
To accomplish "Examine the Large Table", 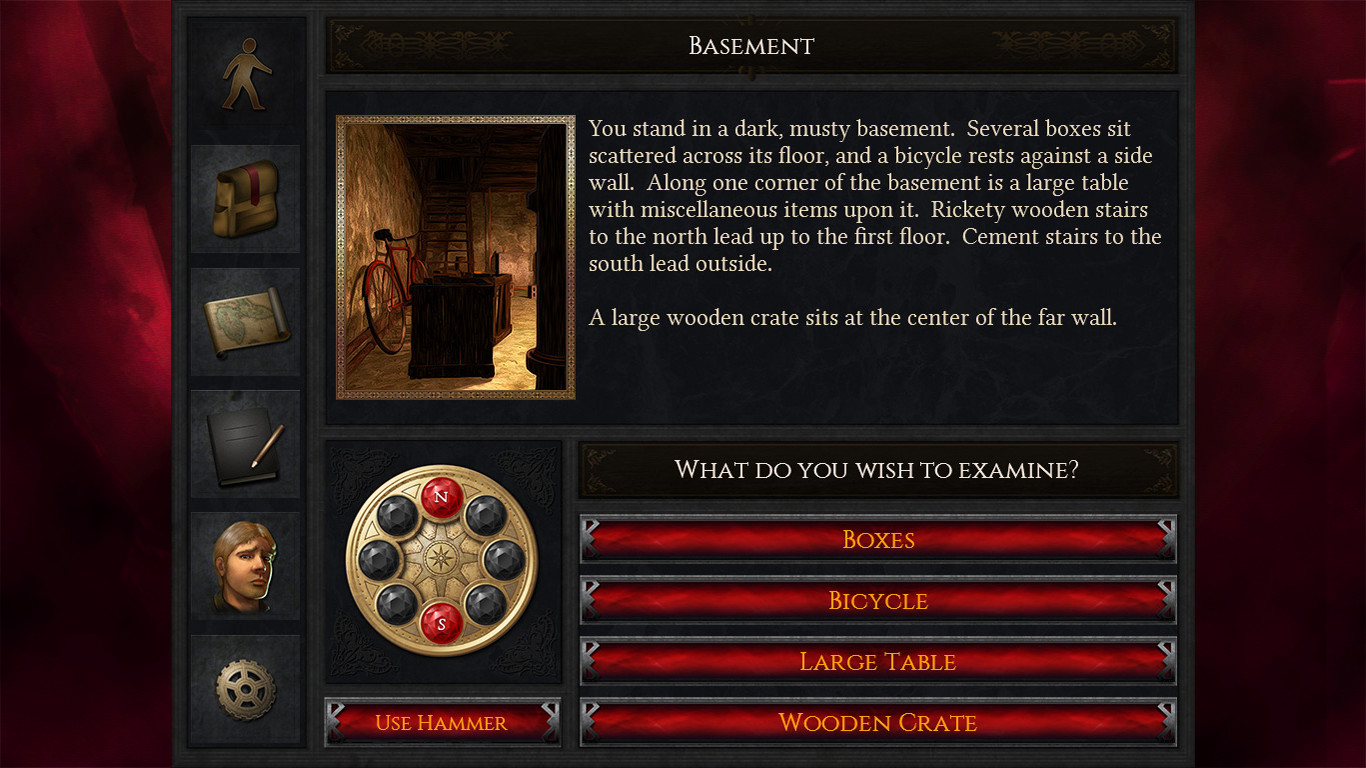I will 878,661.
